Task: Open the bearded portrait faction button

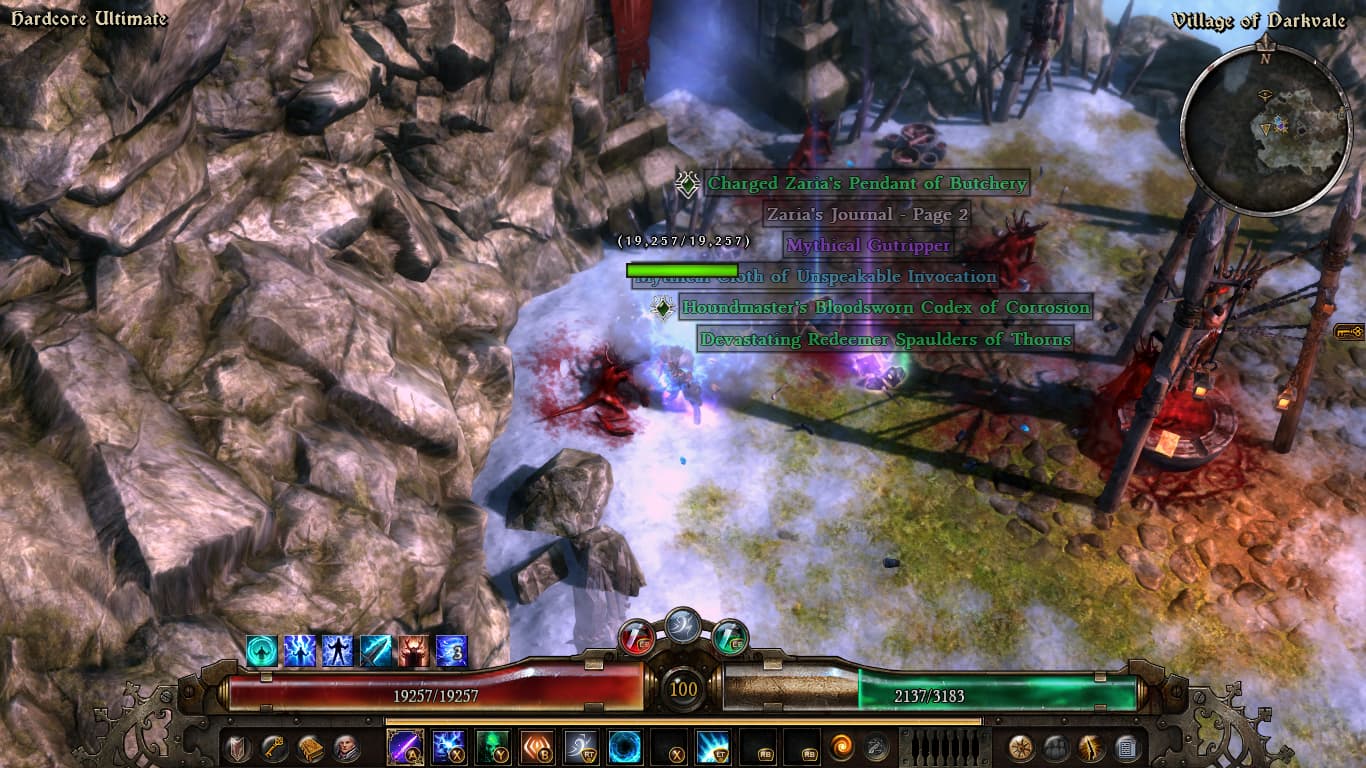Action: tap(345, 747)
